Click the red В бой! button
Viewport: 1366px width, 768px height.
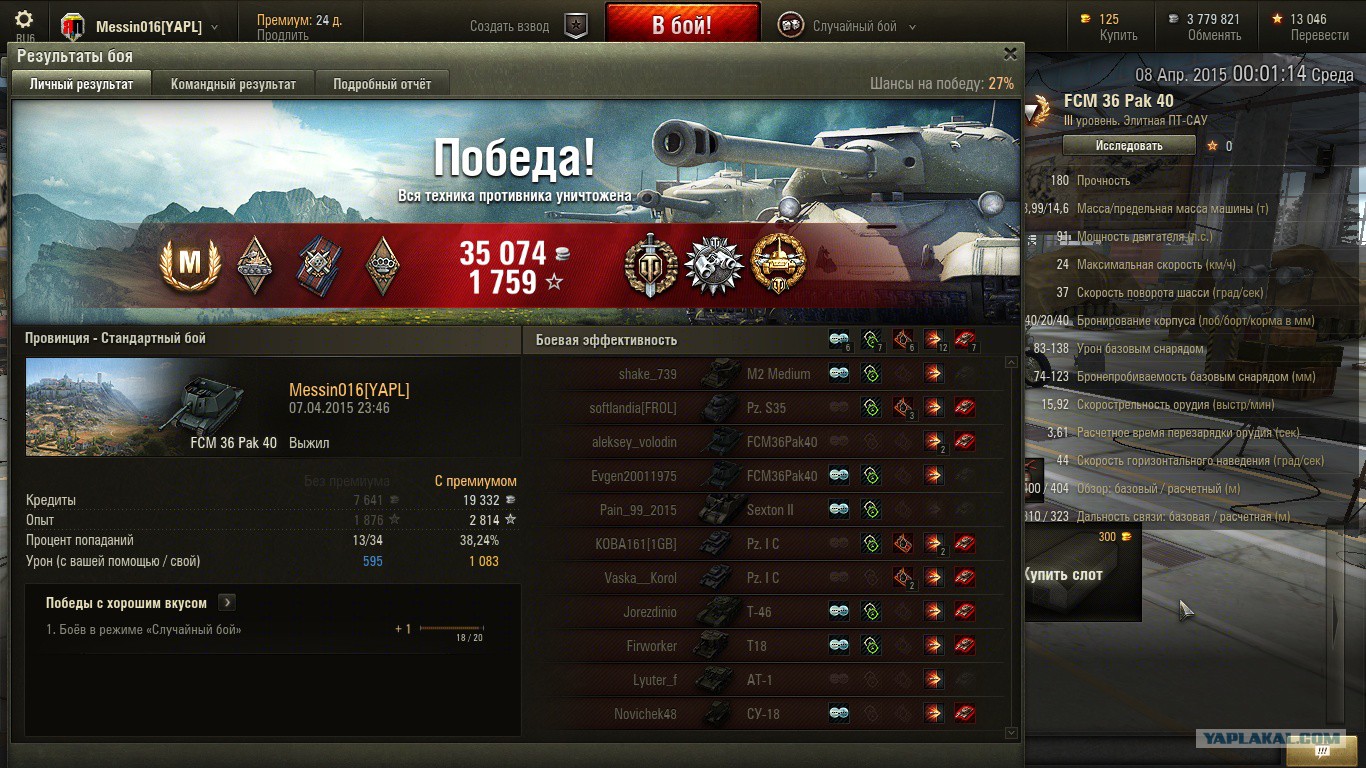click(x=682, y=25)
